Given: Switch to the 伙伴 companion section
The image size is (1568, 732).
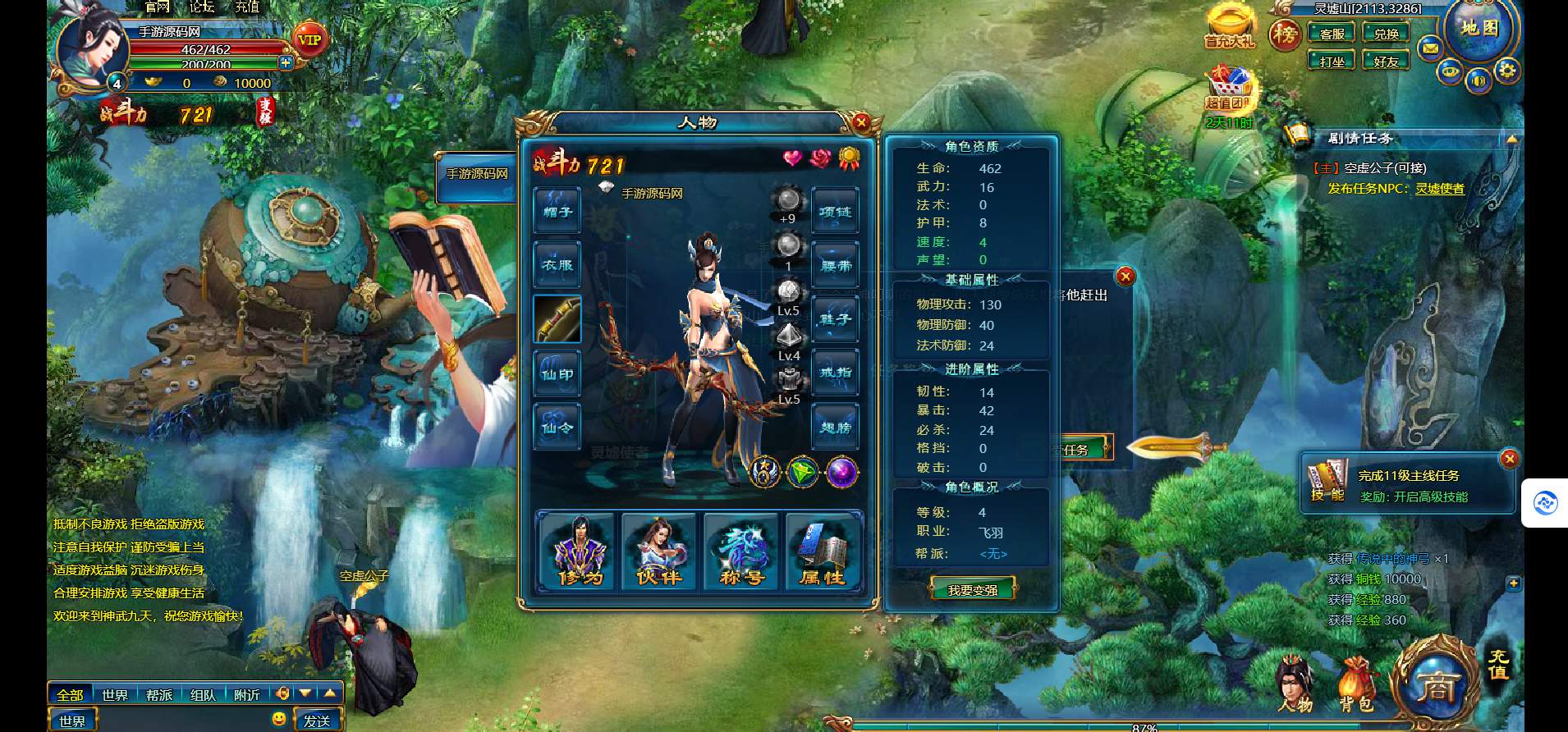Looking at the screenshot, I should (x=659, y=551).
